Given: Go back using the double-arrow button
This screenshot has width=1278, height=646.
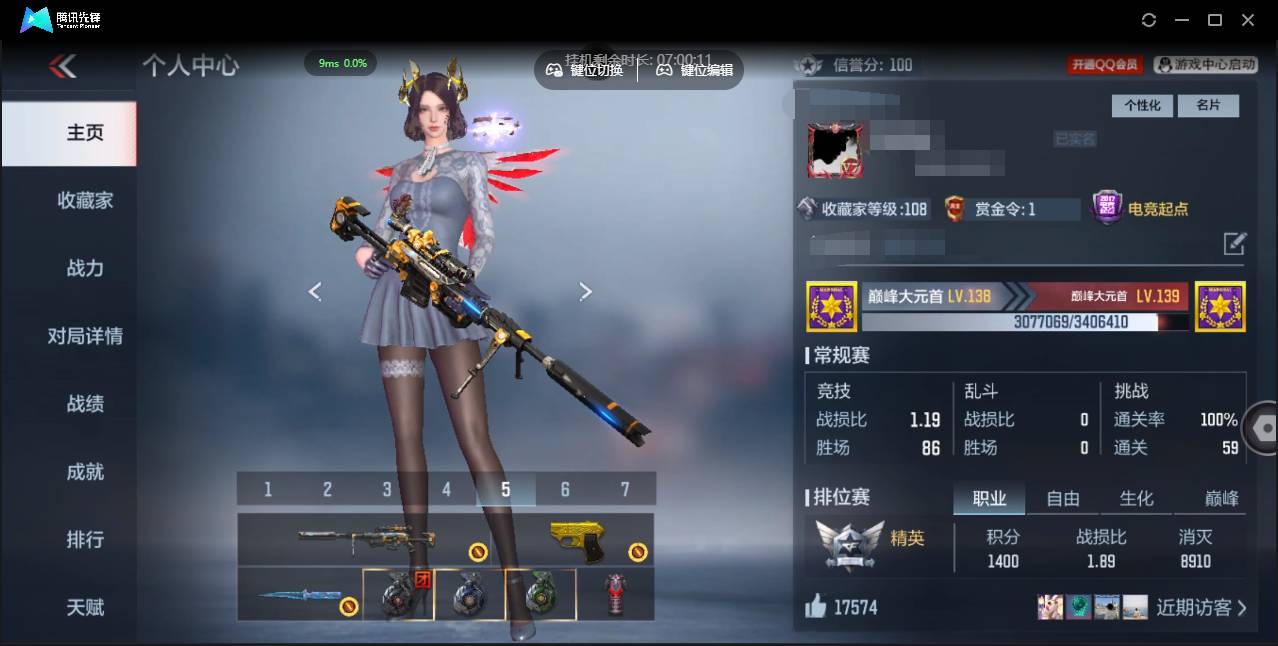Looking at the screenshot, I should pos(62,67).
